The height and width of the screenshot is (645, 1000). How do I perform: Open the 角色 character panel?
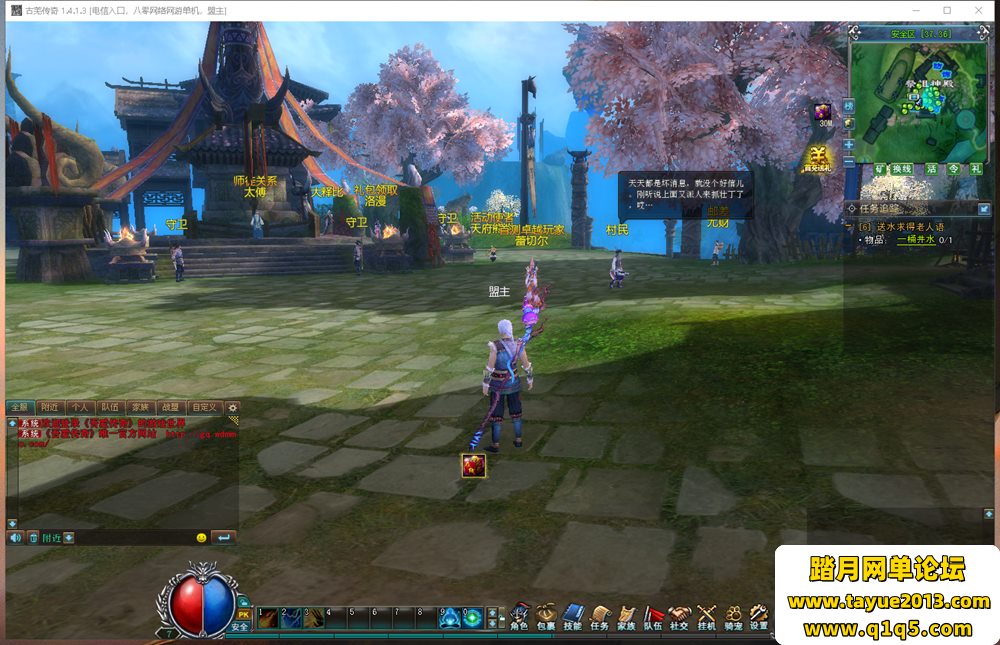coord(519,616)
